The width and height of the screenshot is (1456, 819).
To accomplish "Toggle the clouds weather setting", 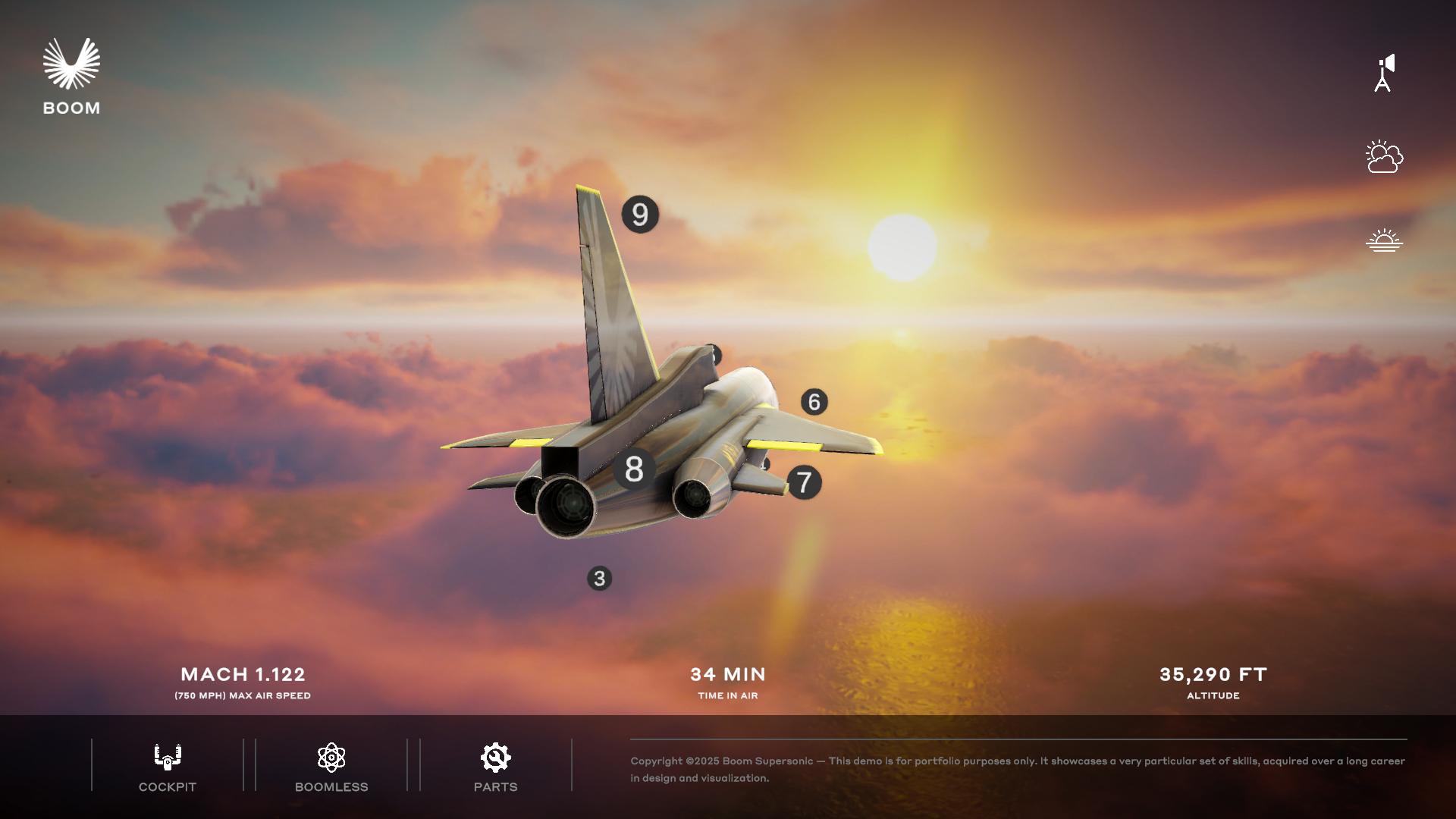I will (x=1384, y=157).
